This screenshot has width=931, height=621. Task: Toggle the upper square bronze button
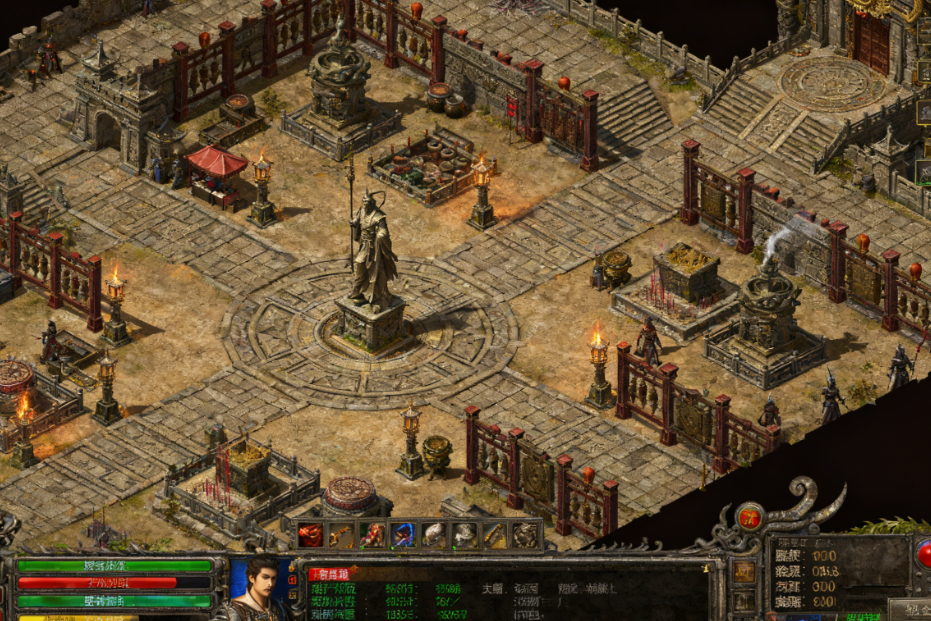[x=745, y=571]
